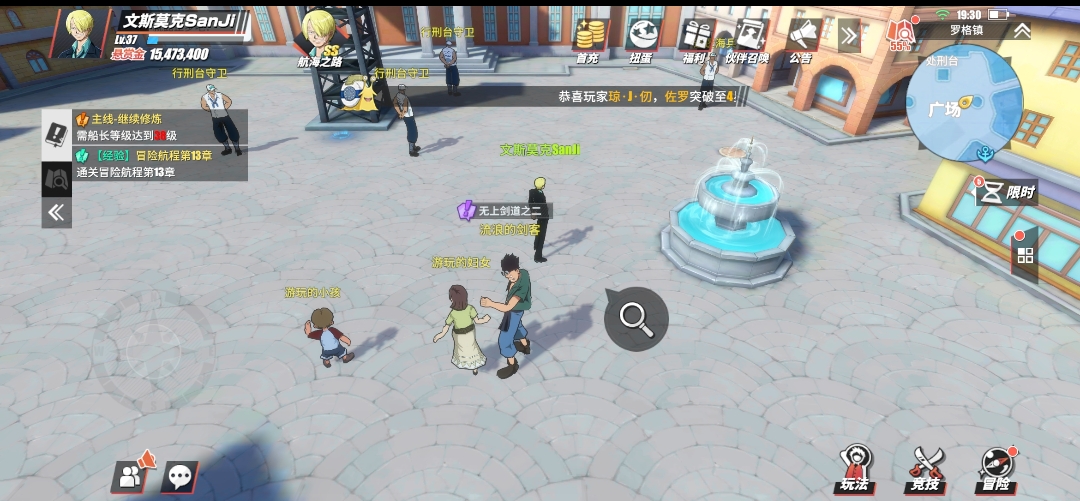Viewport: 1080px width, 501px height.
Task: Select the 冒险航程第13章 experience quest
Action: [160, 163]
